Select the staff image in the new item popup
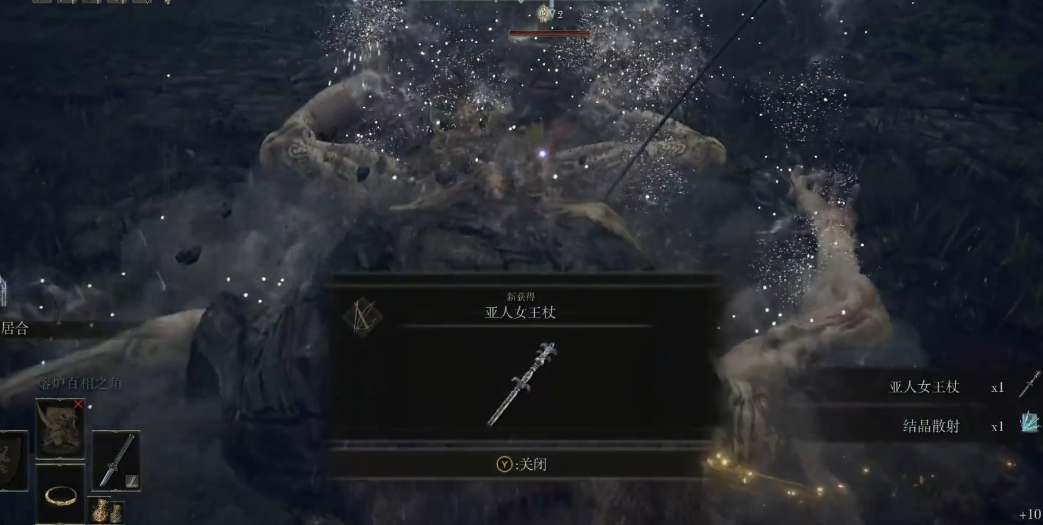 (522, 383)
